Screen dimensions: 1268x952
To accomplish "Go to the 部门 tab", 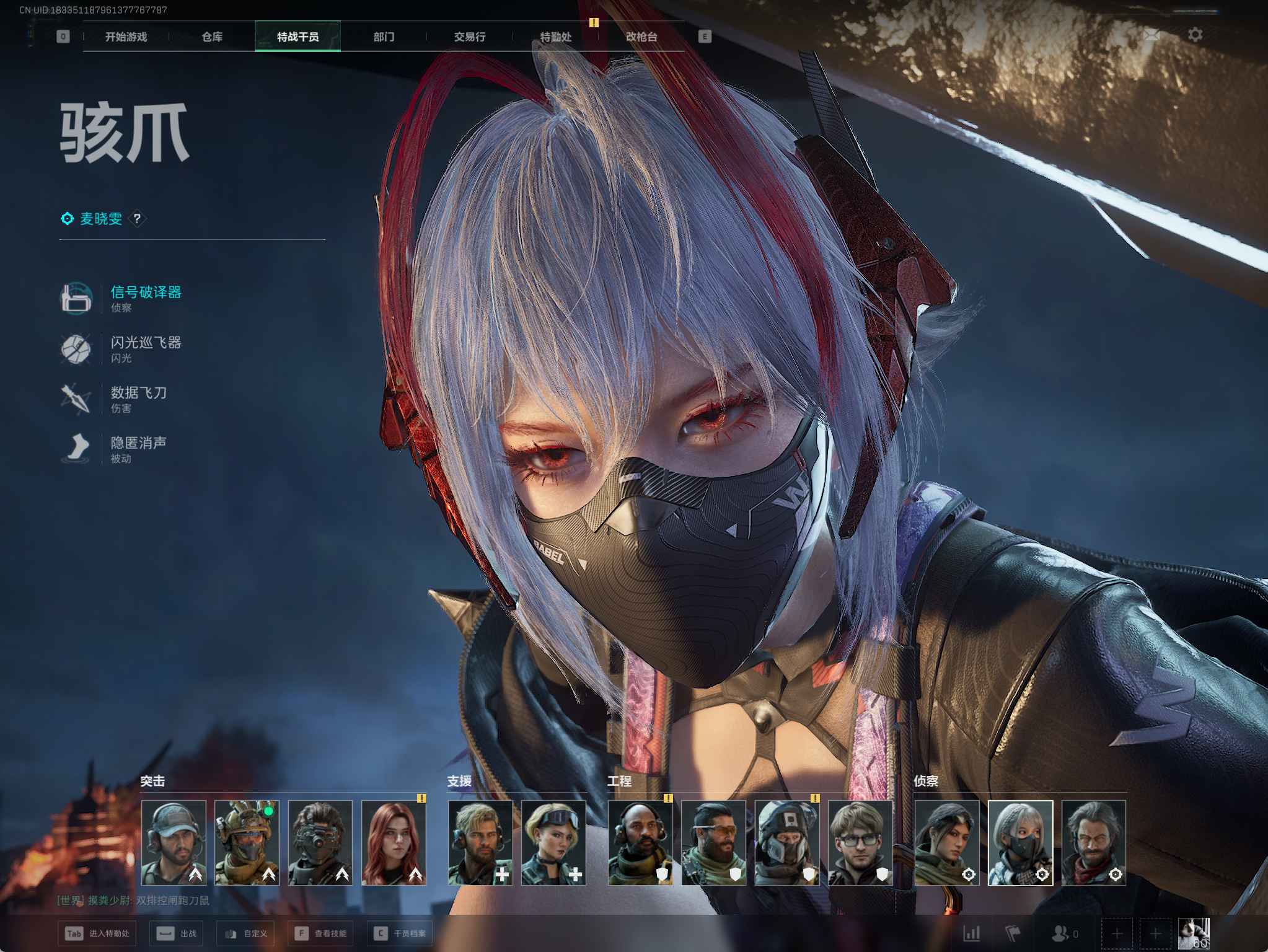I will (384, 37).
